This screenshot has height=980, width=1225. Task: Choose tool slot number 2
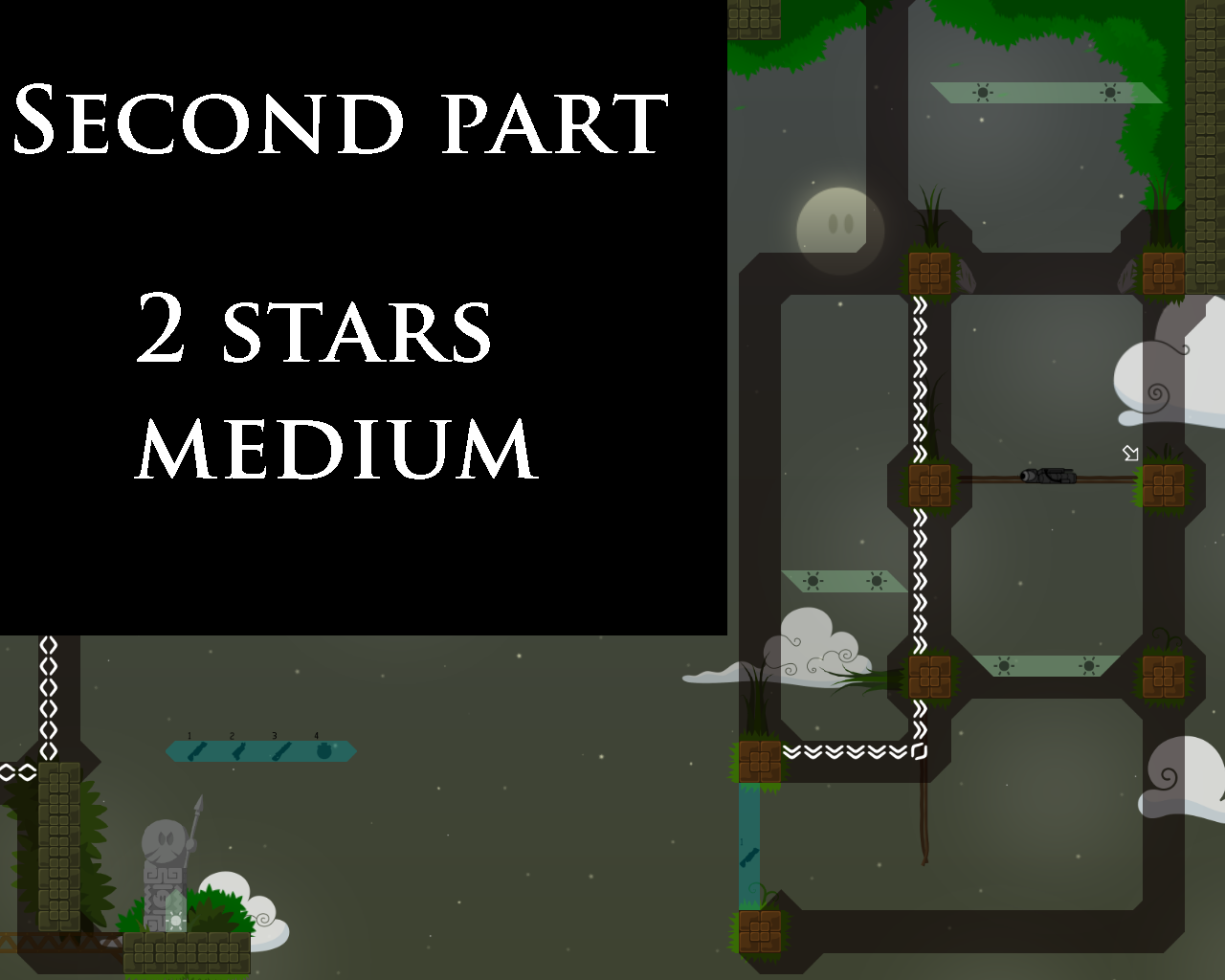click(x=238, y=751)
